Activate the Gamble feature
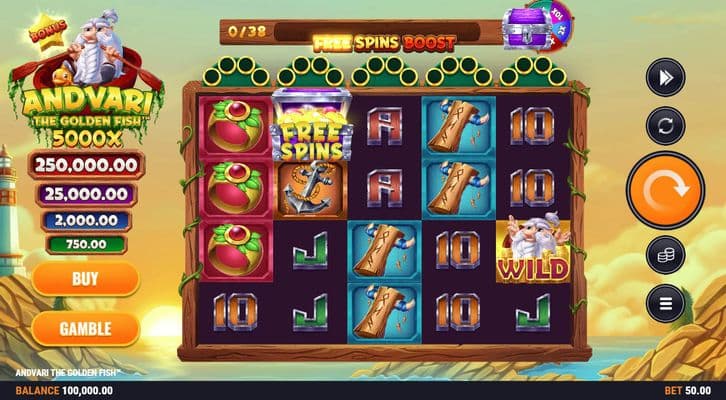This screenshot has width=726, height=400. tap(85, 327)
